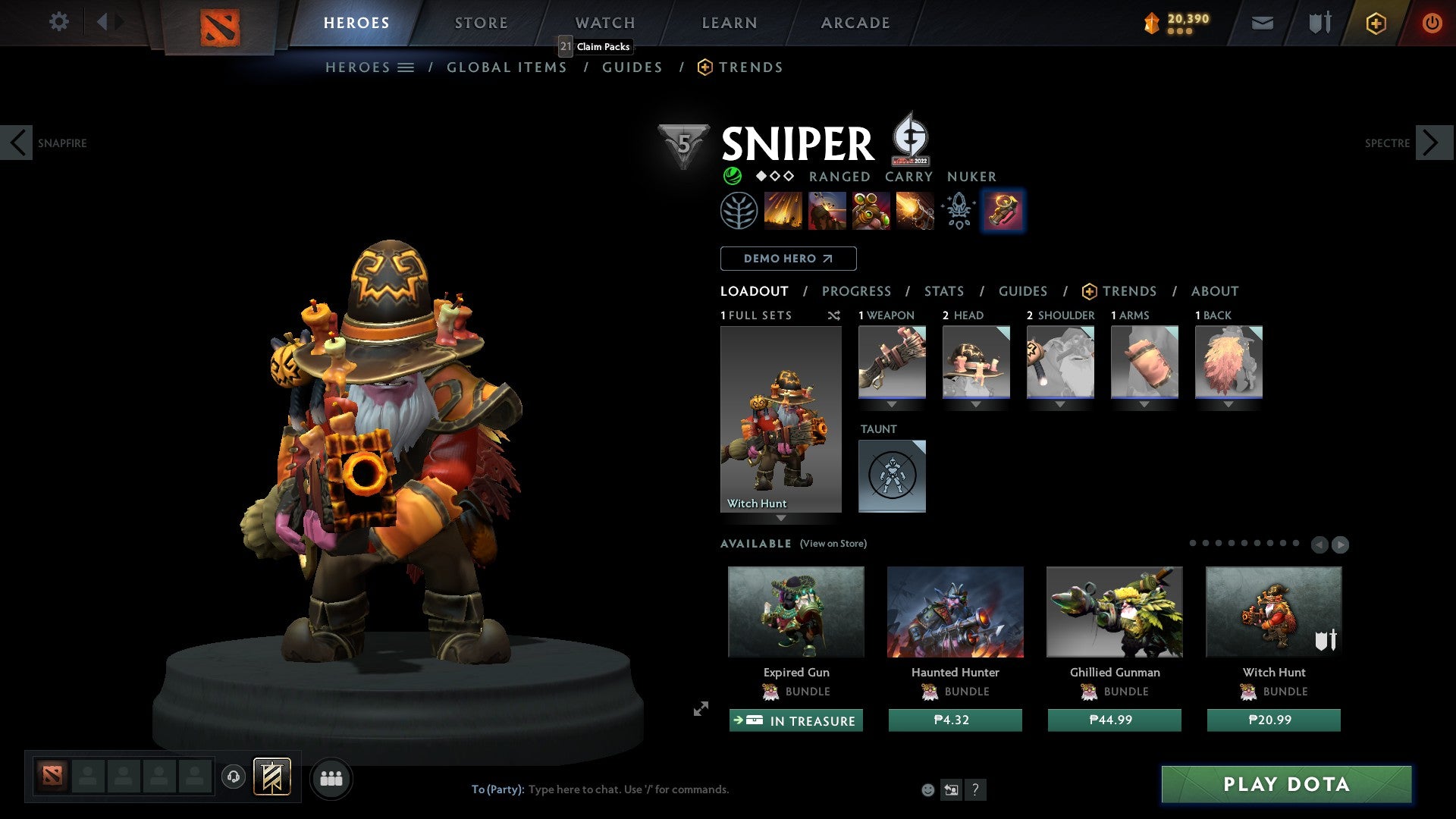Open the Armory shield and sword icon
Image resolution: width=1456 pixels, height=819 pixels.
click(1319, 23)
